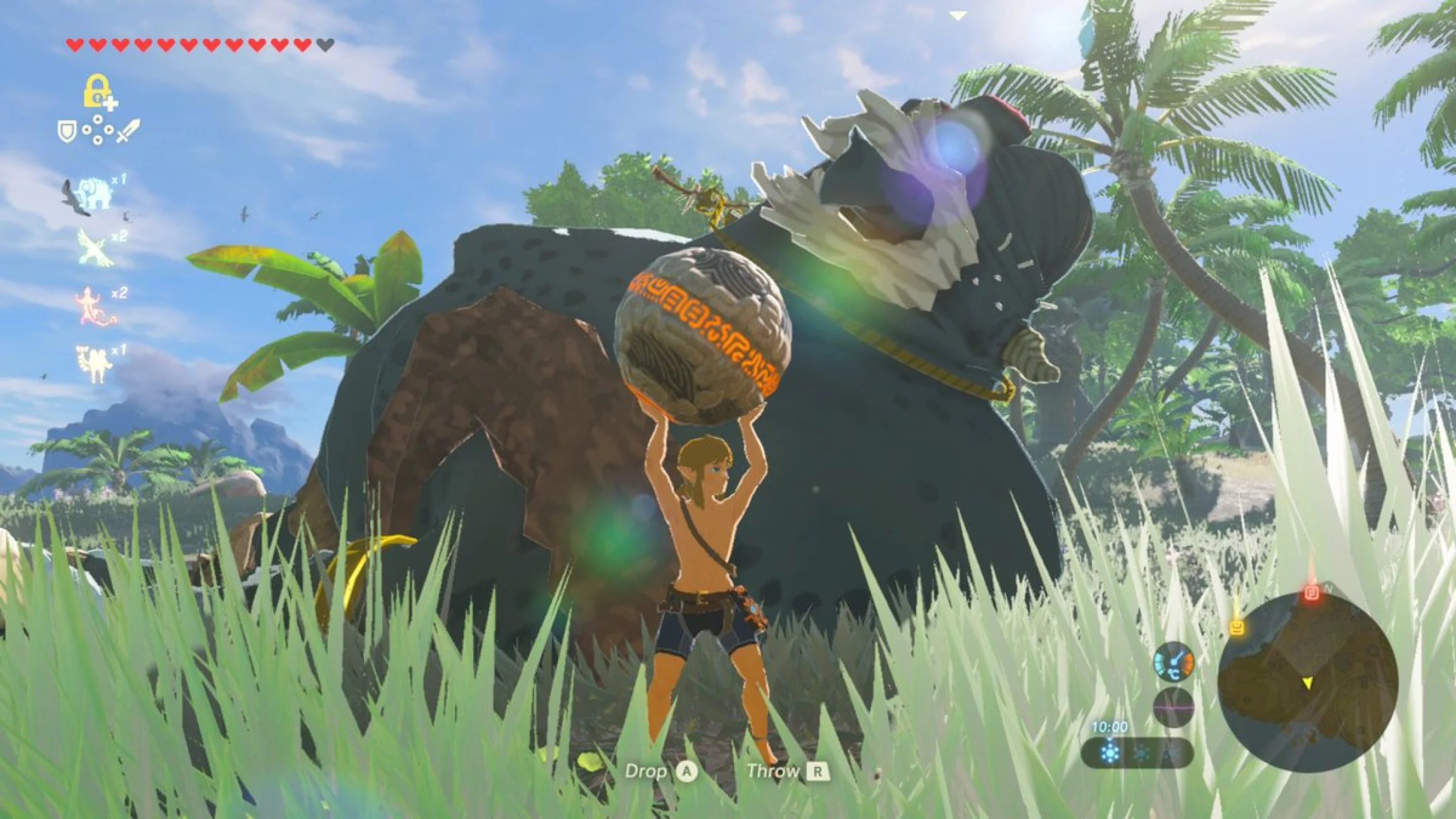Click Link's yellow position arrow on the minimap
Image resolution: width=1456 pixels, height=819 pixels.
(x=1309, y=686)
